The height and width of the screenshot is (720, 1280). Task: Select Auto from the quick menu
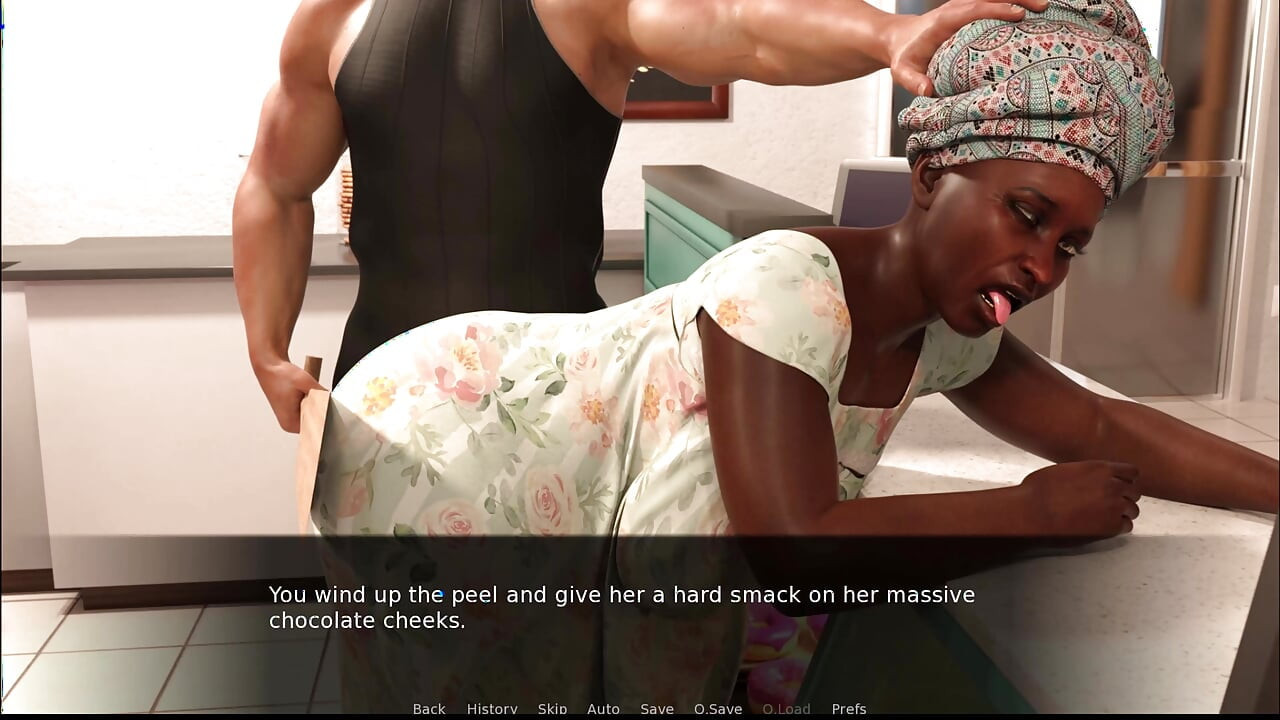[x=604, y=708]
